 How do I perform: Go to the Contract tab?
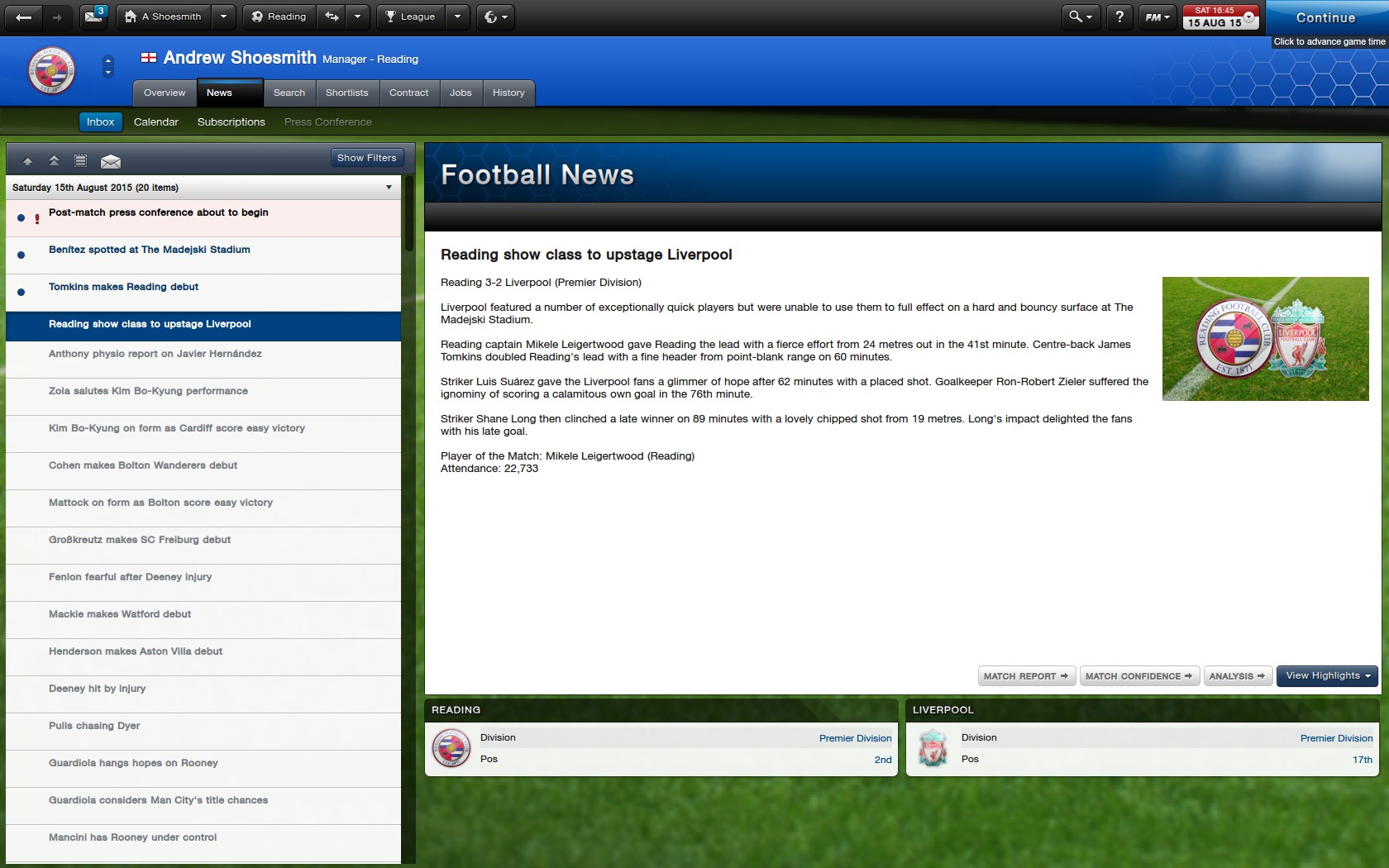coord(408,93)
